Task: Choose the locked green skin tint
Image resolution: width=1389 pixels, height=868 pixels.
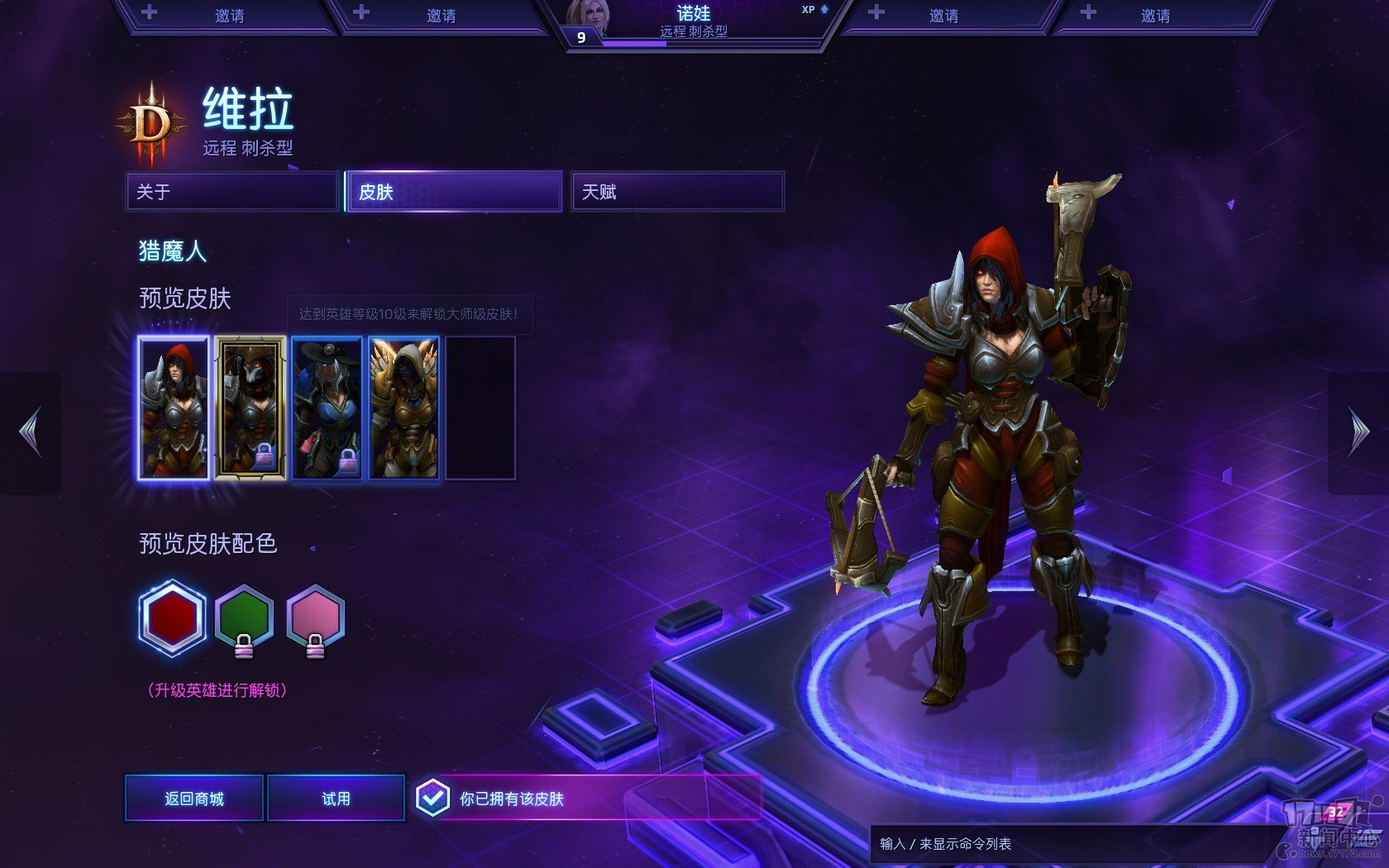Action: (x=244, y=618)
